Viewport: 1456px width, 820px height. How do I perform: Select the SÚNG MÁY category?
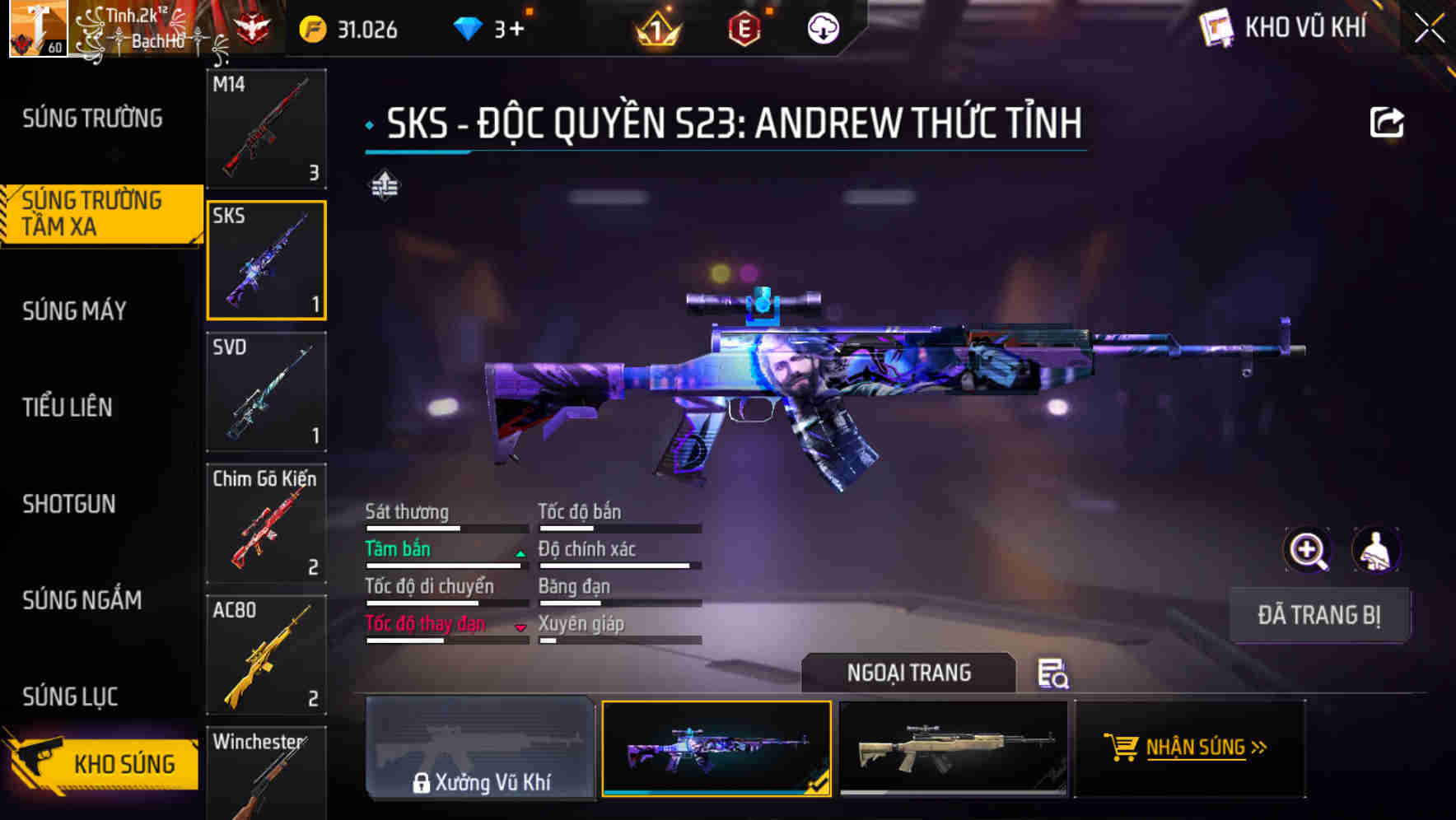click(72, 311)
